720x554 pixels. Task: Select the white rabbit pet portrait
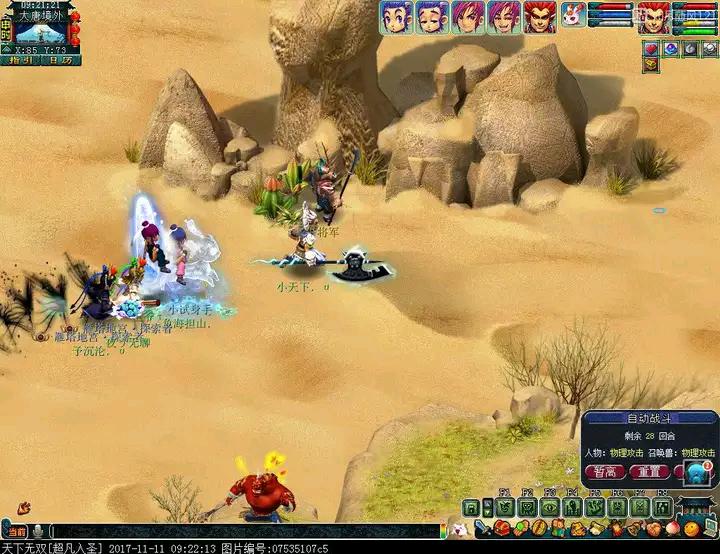point(572,17)
